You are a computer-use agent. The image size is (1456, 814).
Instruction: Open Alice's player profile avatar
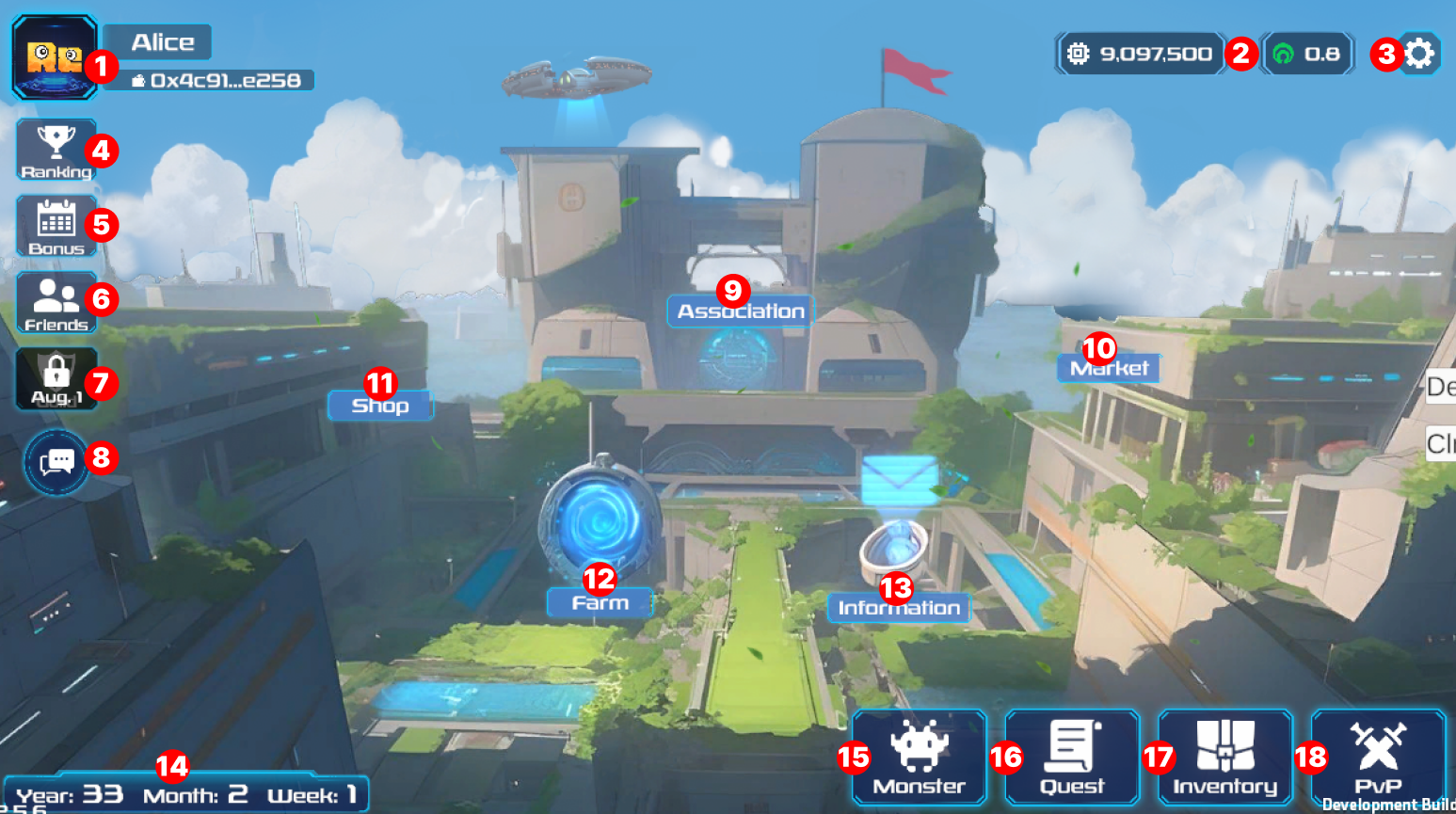tap(55, 57)
